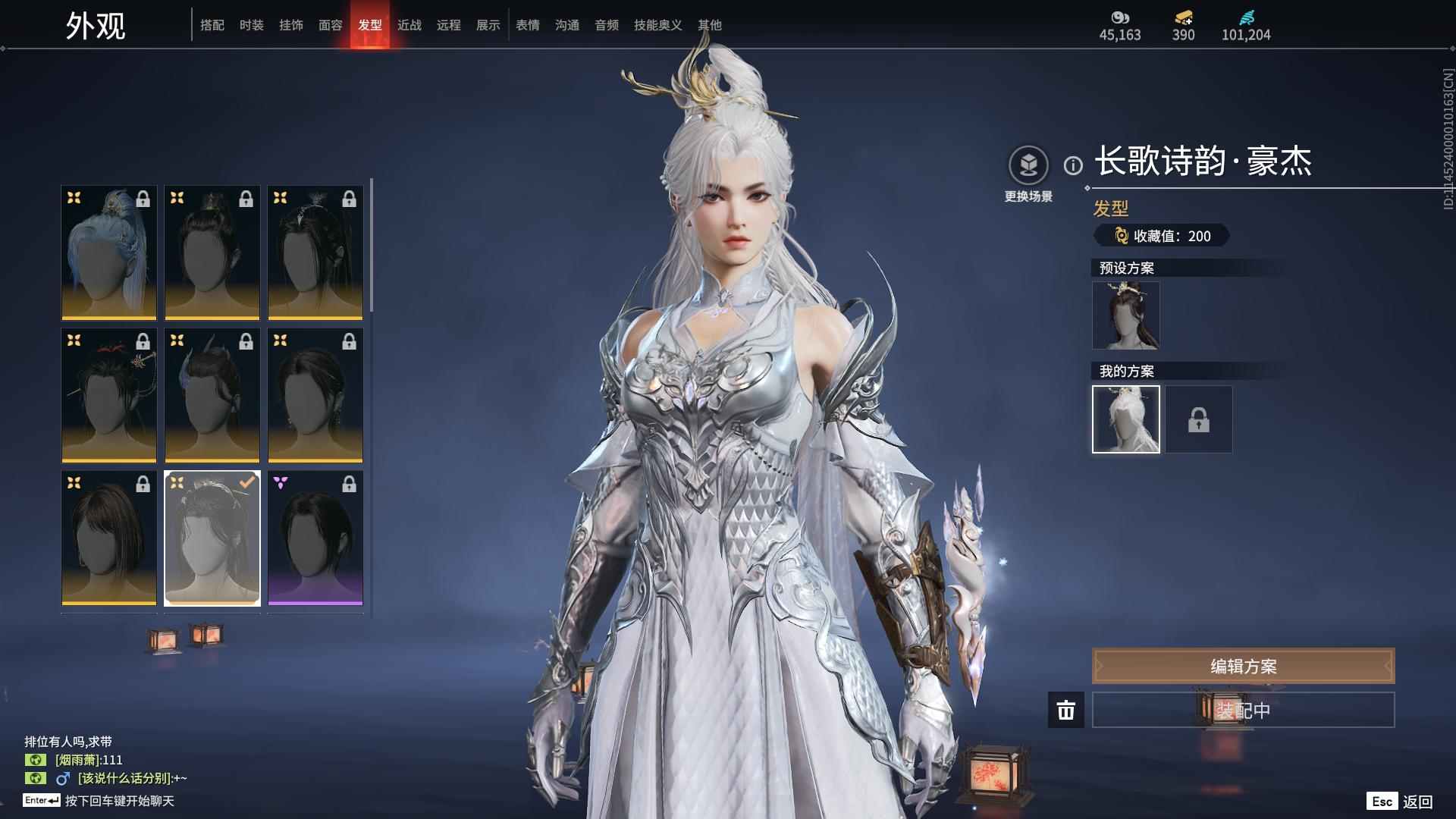Select the 音频 tab
The image size is (1456, 819).
(x=606, y=25)
